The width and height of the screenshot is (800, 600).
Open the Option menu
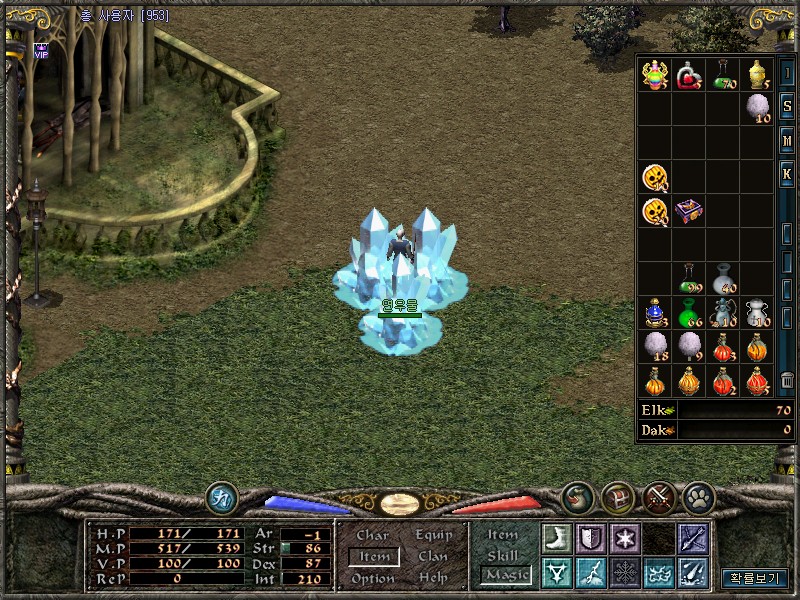[x=372, y=578]
